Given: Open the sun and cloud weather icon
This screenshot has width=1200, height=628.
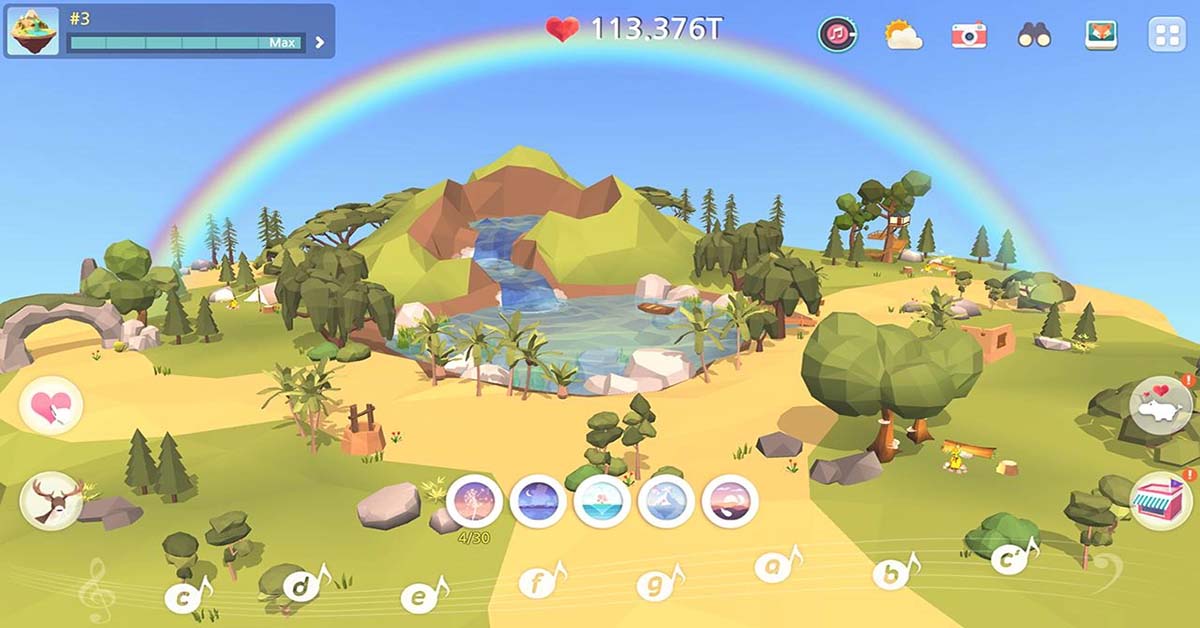Looking at the screenshot, I should [903, 35].
